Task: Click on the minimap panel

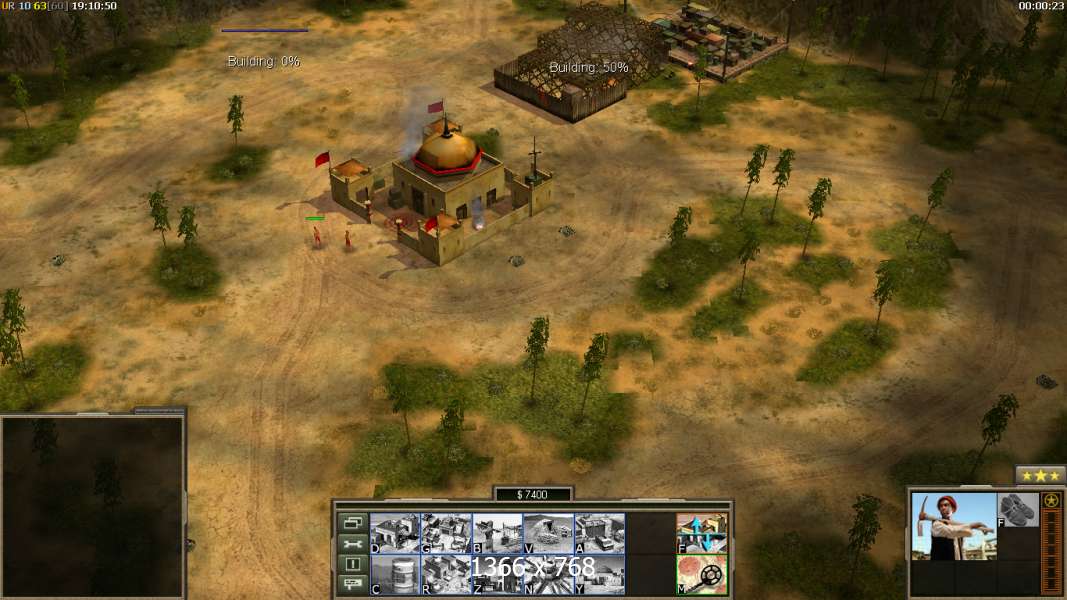Action: 92,505
